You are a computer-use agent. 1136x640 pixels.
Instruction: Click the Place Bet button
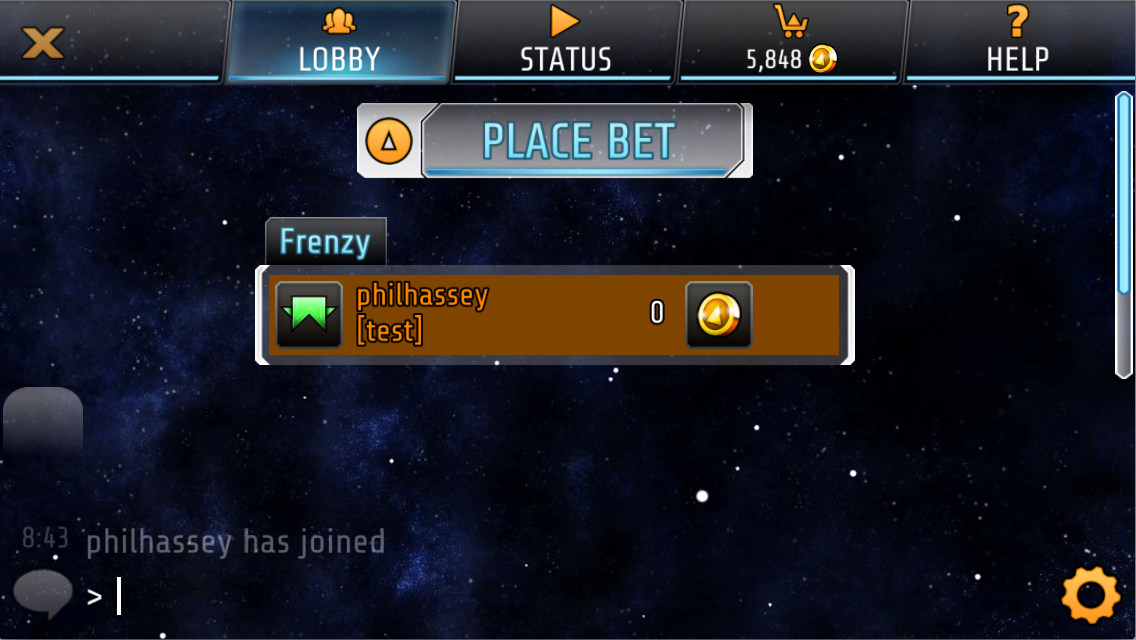coord(582,141)
